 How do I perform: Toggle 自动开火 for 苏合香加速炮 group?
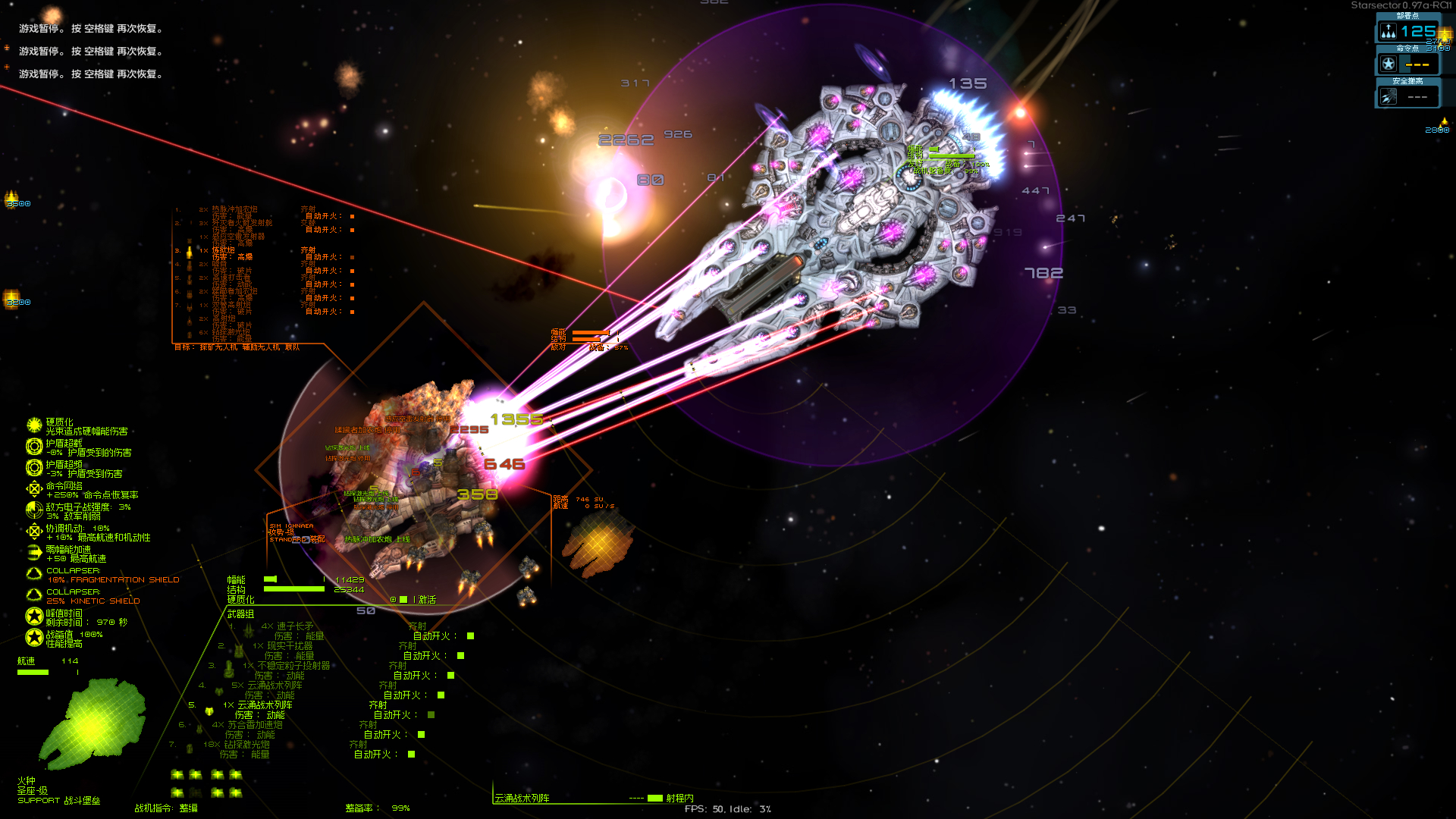[x=421, y=734]
